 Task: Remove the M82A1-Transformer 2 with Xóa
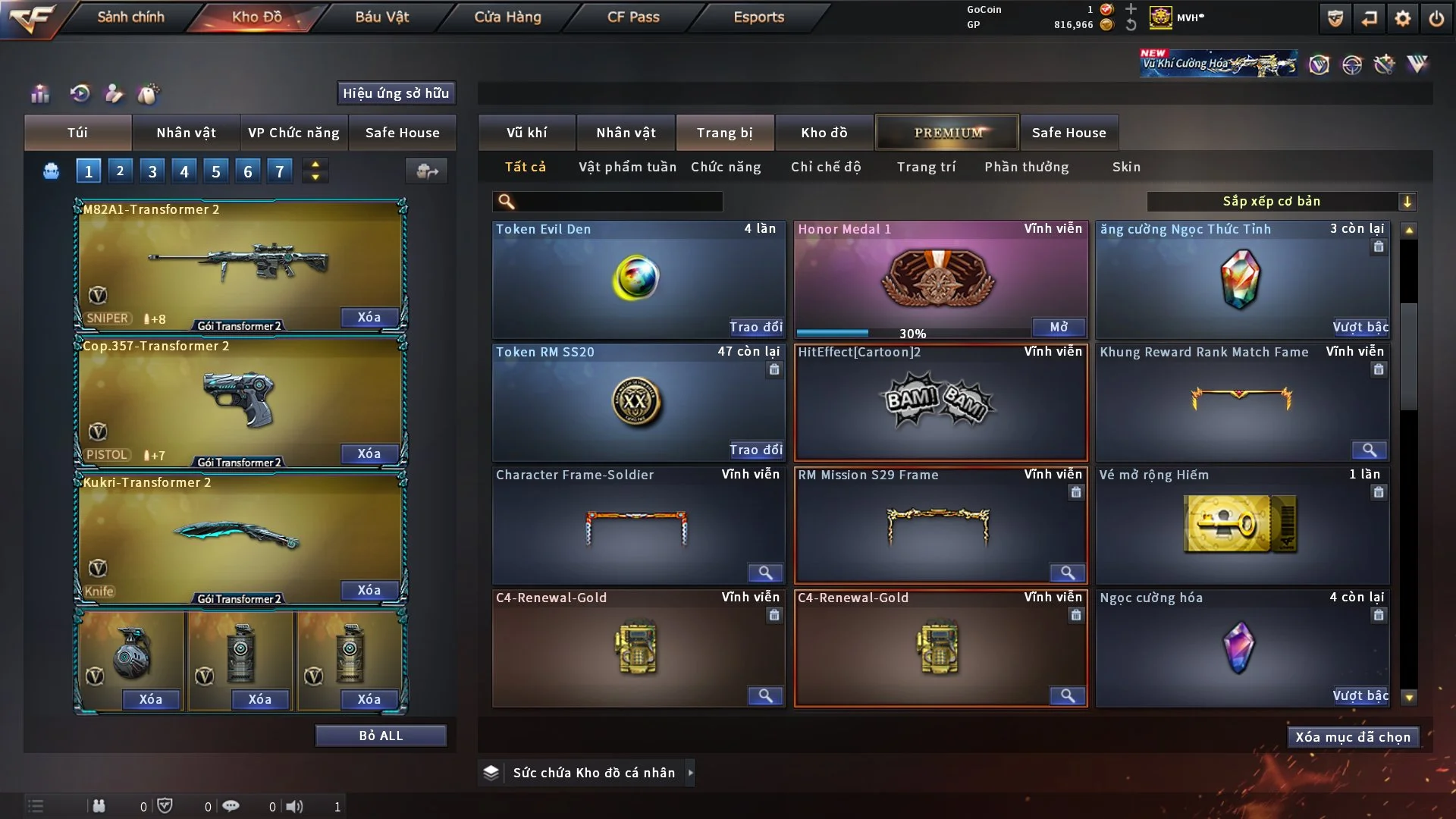point(369,317)
